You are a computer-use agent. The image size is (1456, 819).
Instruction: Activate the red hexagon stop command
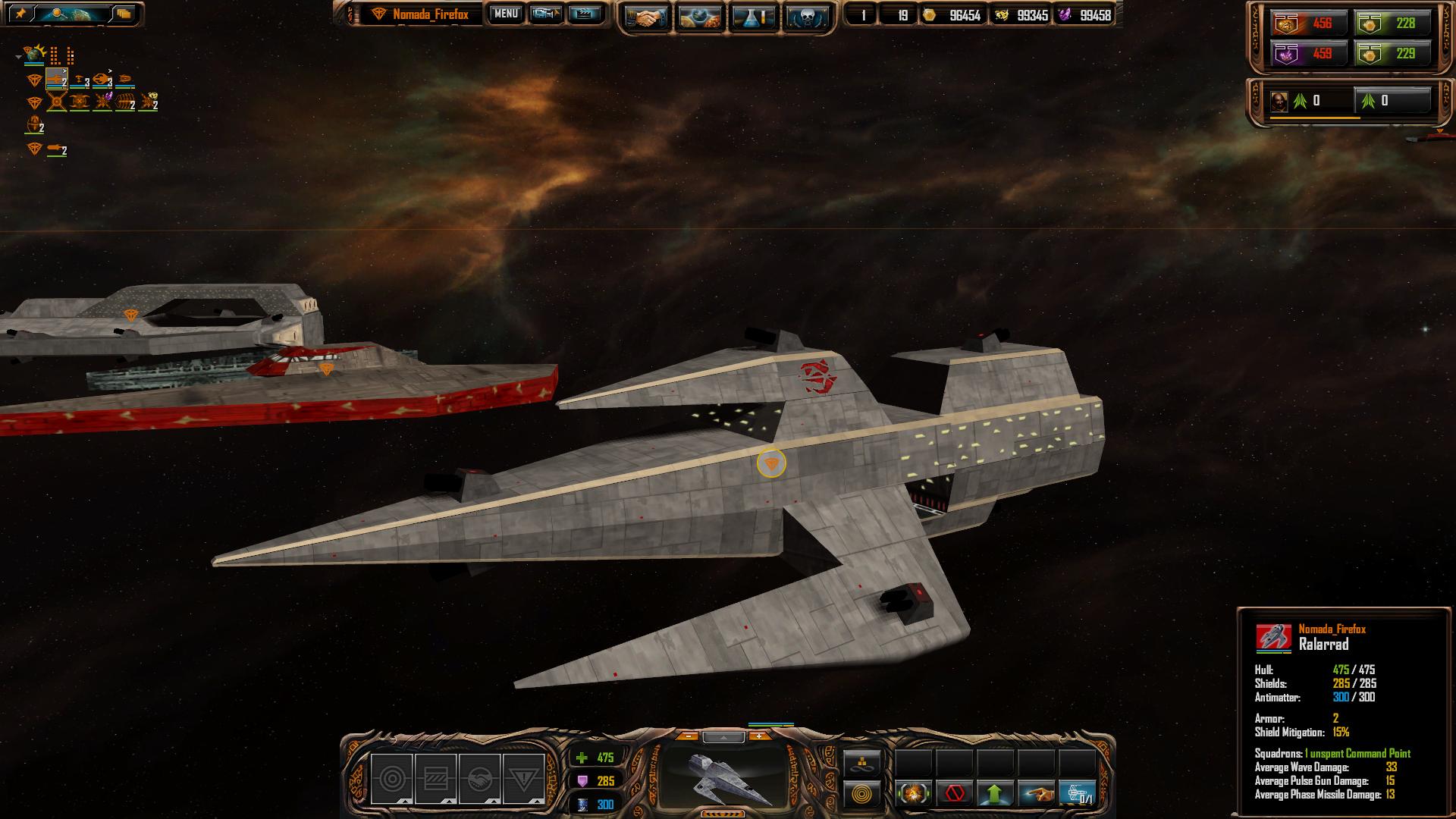click(x=954, y=794)
